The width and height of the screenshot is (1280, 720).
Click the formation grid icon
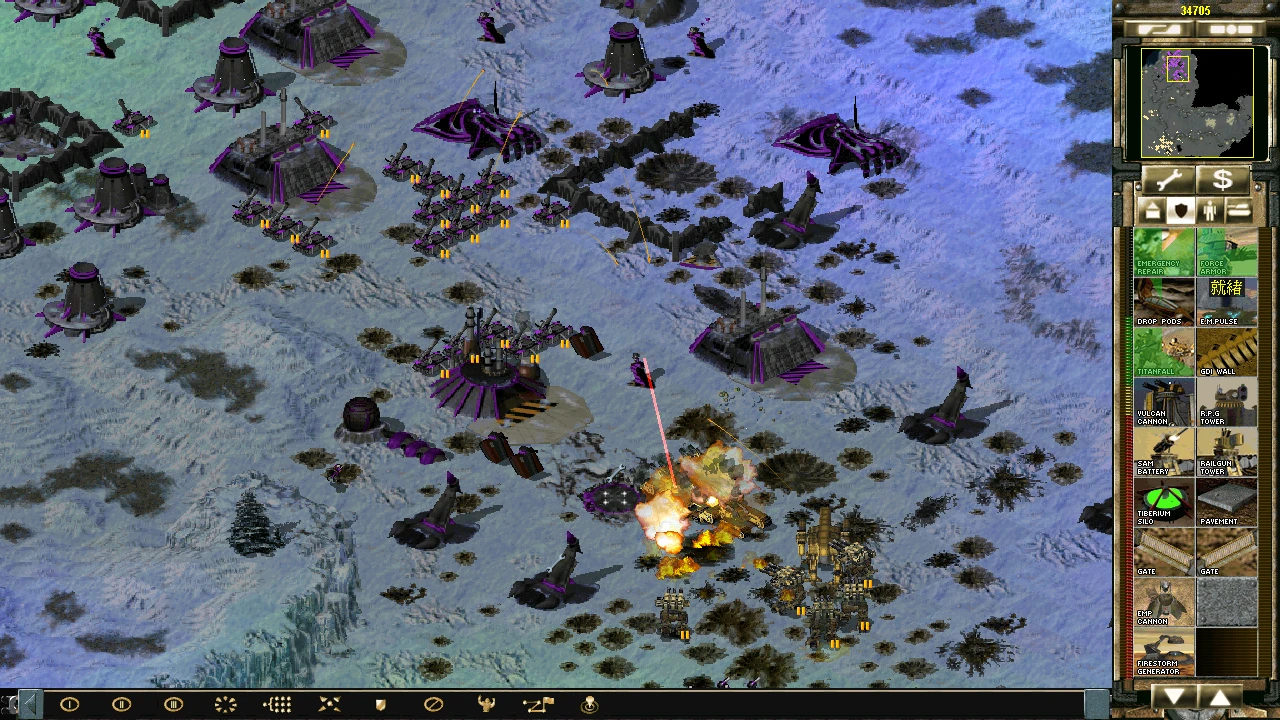tap(277, 704)
